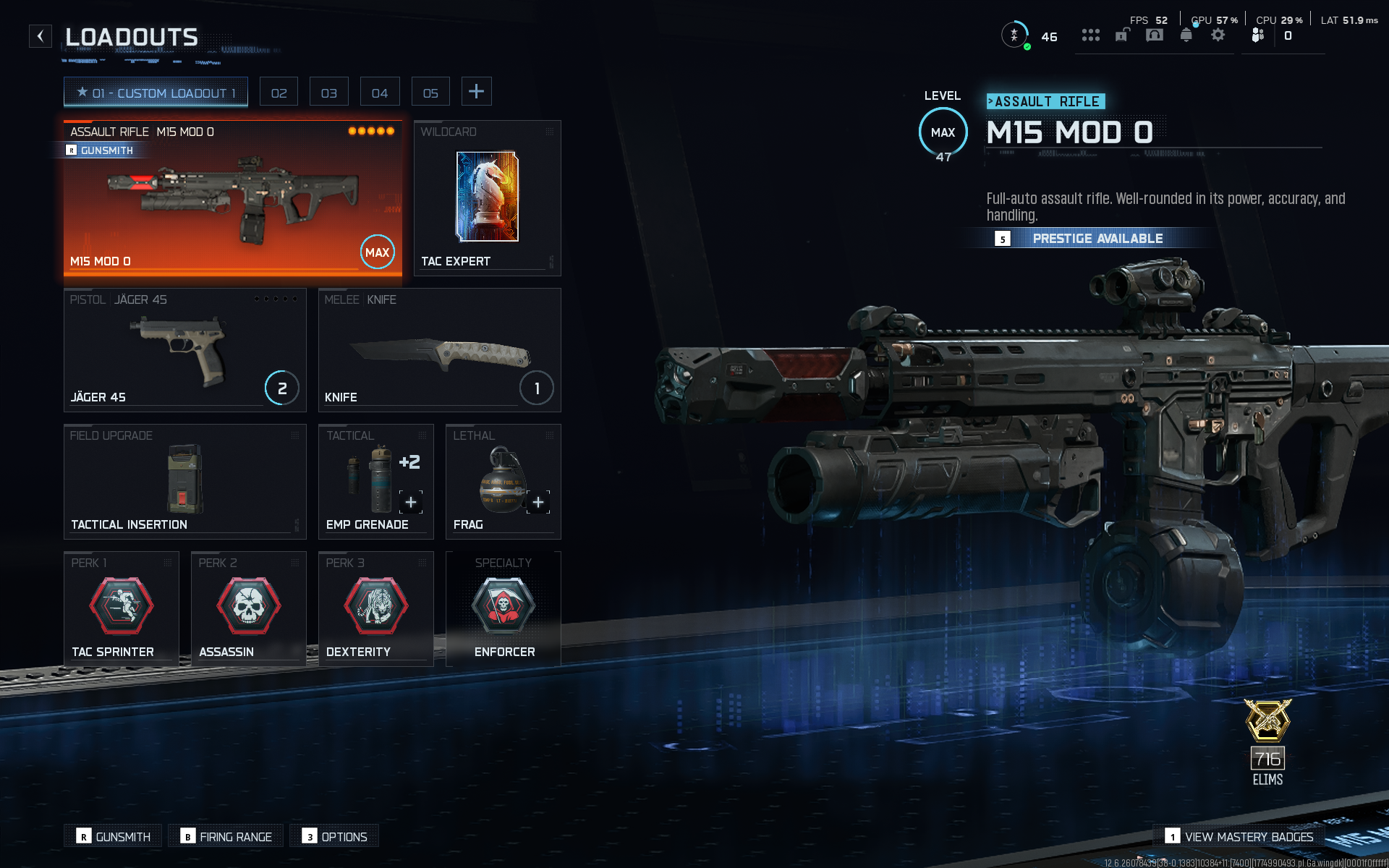Switch to loadout 02
1389x868 pixels.
279,93
